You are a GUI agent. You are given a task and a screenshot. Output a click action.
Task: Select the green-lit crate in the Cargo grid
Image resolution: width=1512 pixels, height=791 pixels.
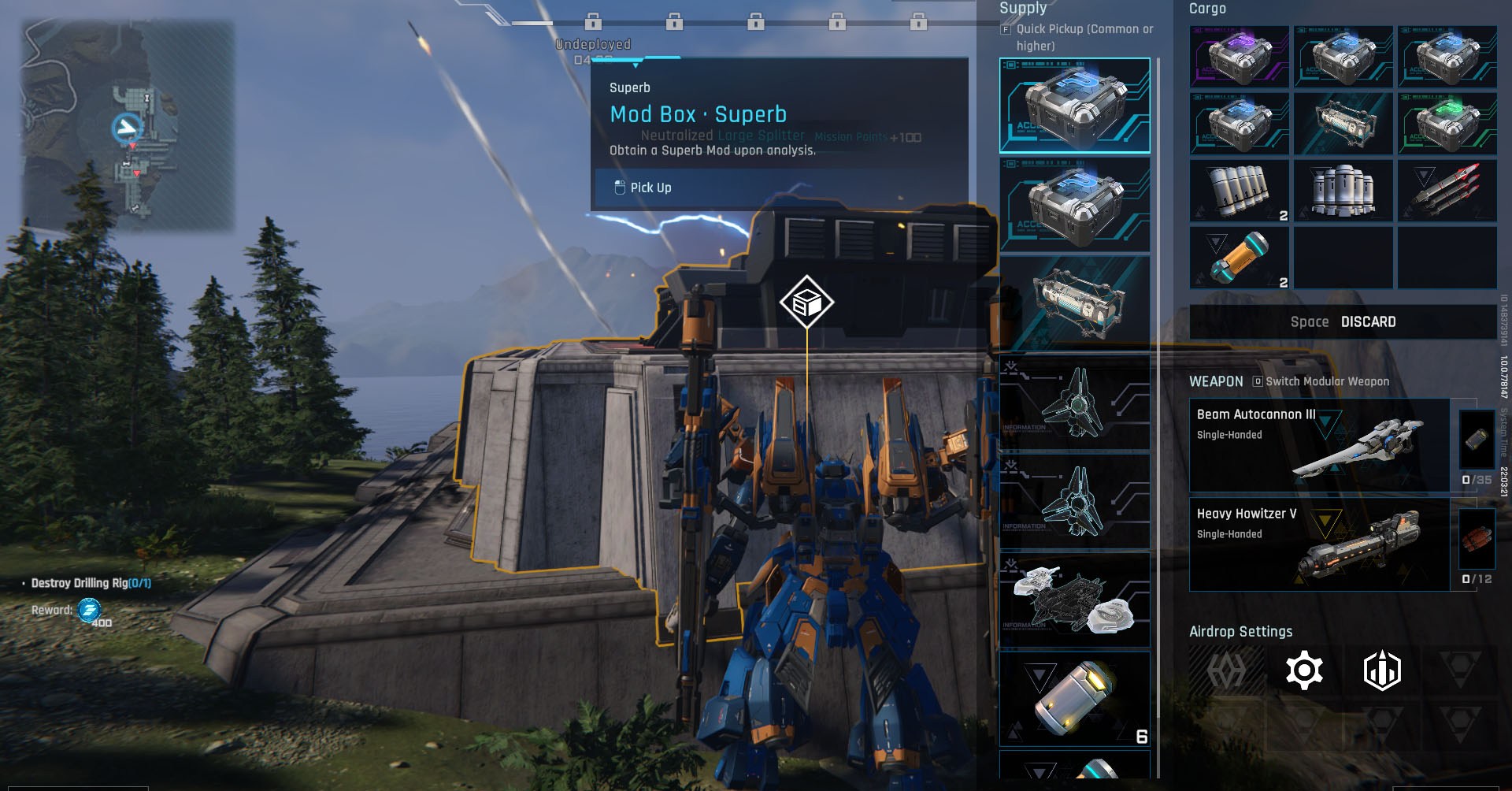[1447, 124]
